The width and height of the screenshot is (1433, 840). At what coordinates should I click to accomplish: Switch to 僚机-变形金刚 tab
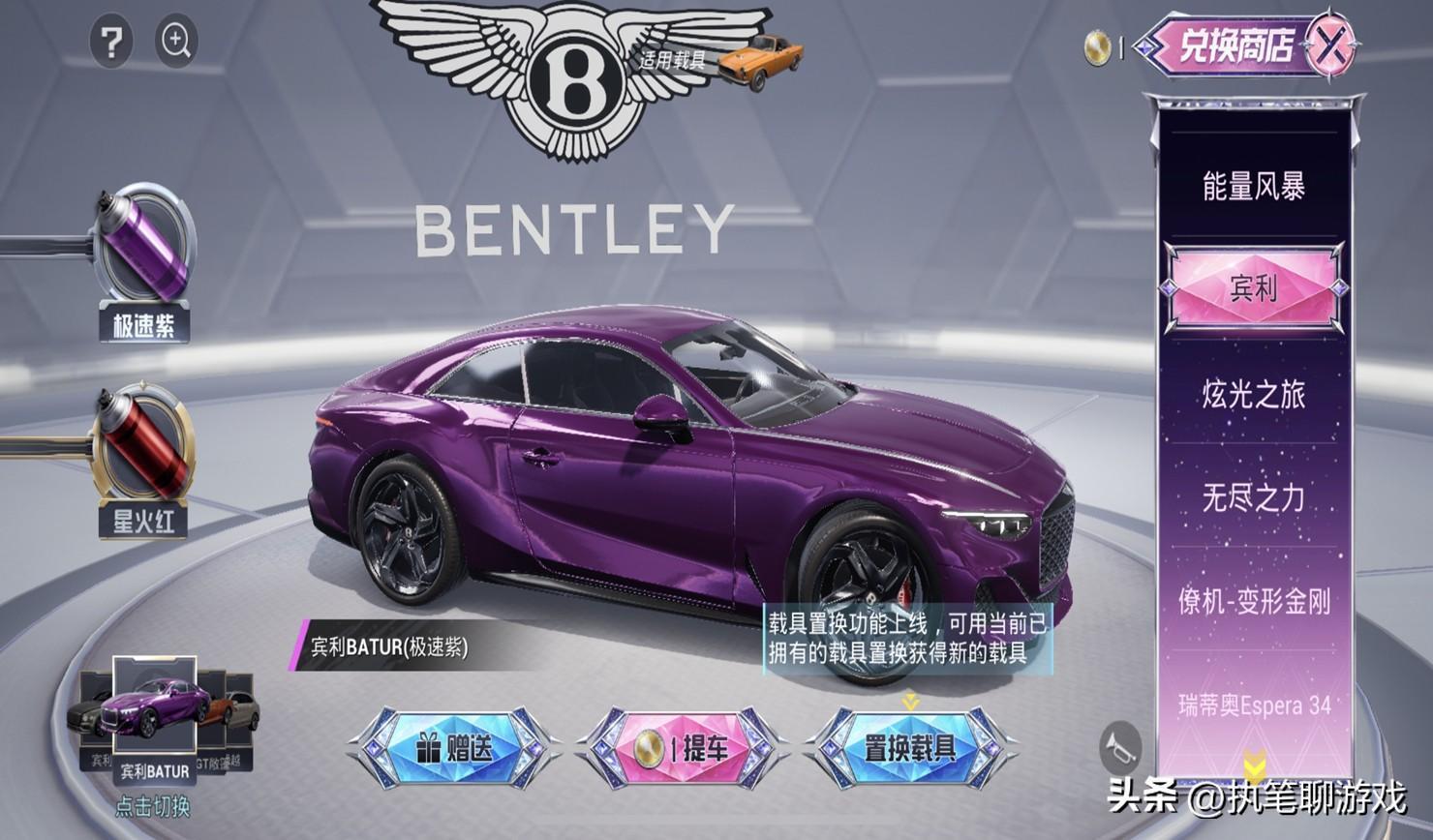1253,601
